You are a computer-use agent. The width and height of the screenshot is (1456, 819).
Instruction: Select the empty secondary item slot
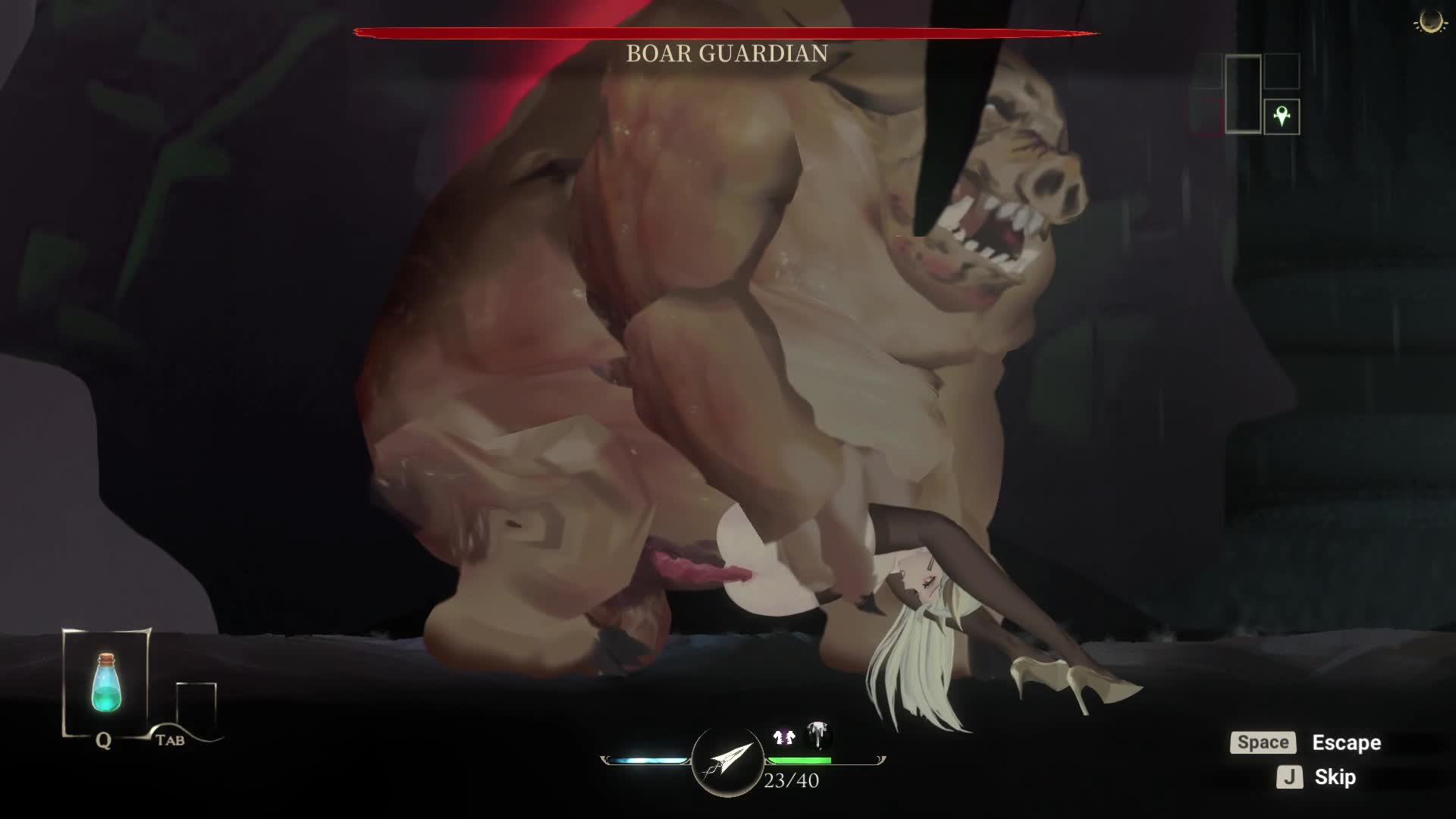click(196, 705)
